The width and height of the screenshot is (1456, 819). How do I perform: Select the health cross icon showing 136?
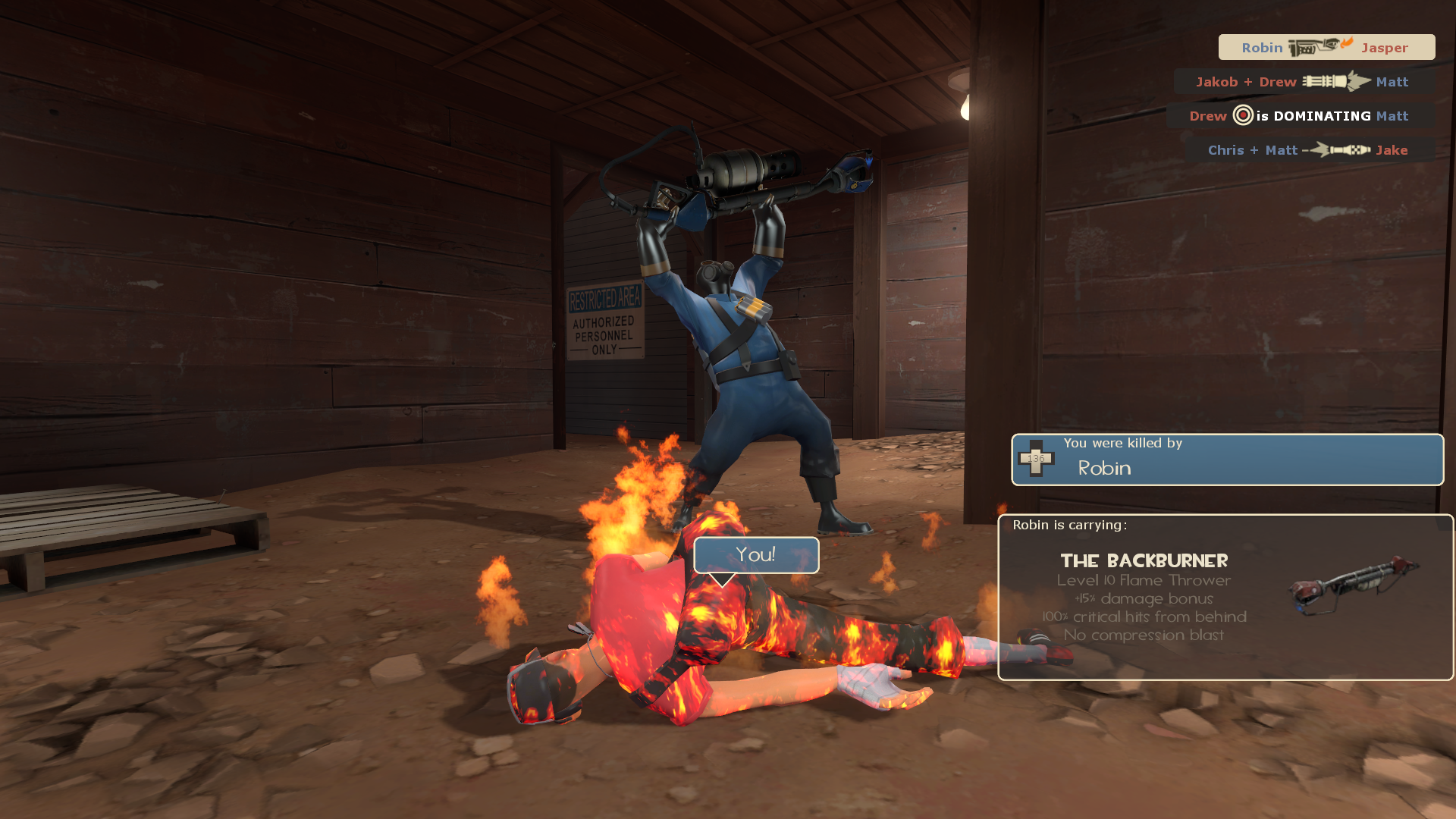tap(1036, 457)
